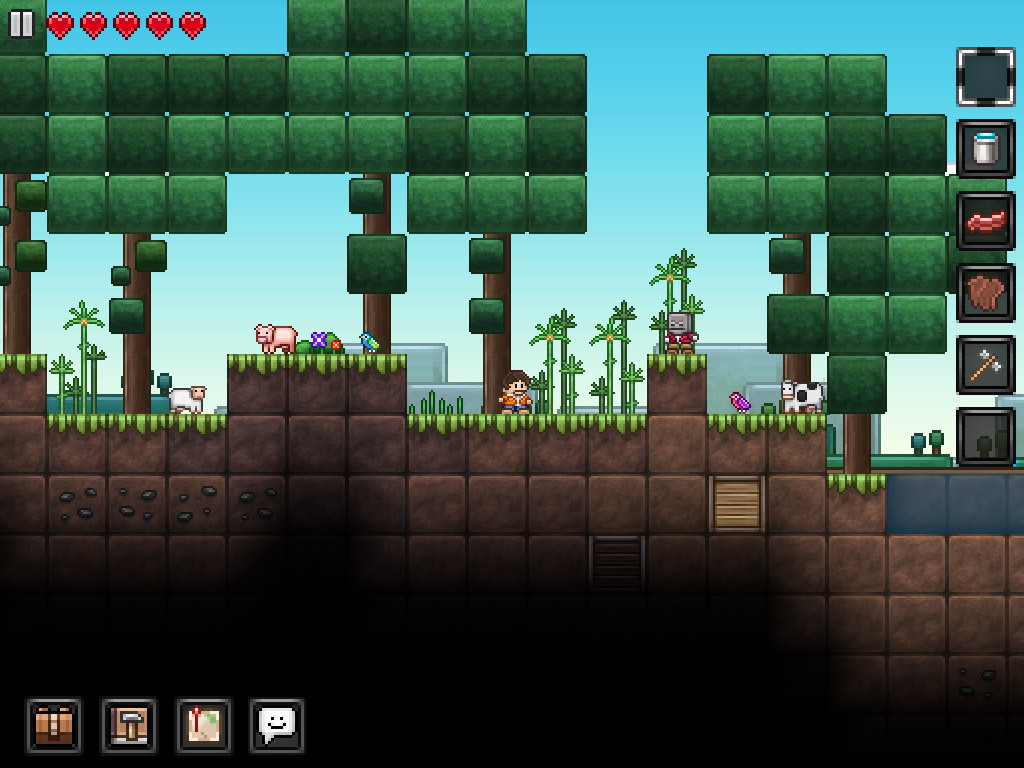Pause the game
The image size is (1024, 768).
click(x=21, y=24)
